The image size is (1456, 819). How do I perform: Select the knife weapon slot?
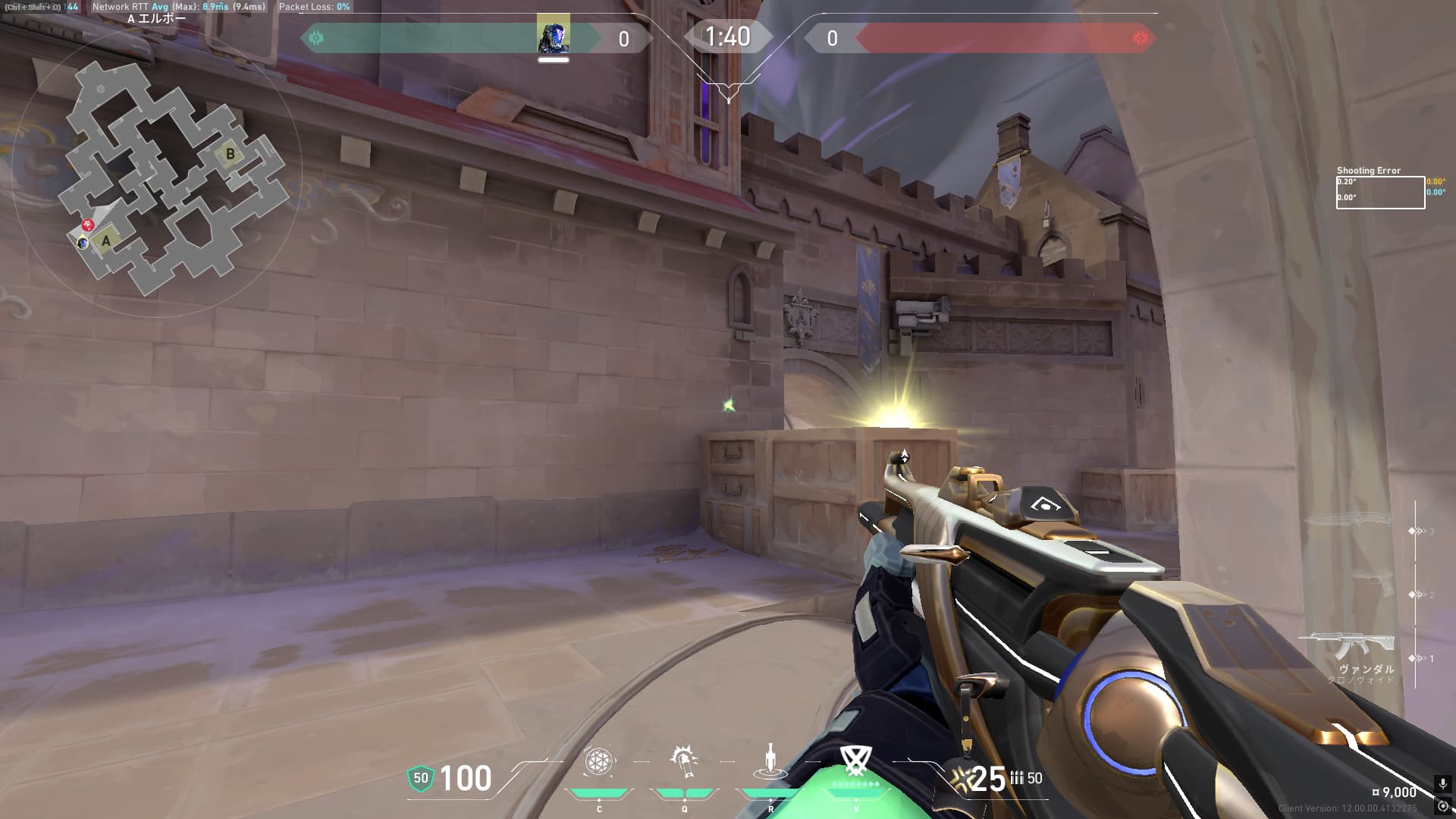(1350, 520)
